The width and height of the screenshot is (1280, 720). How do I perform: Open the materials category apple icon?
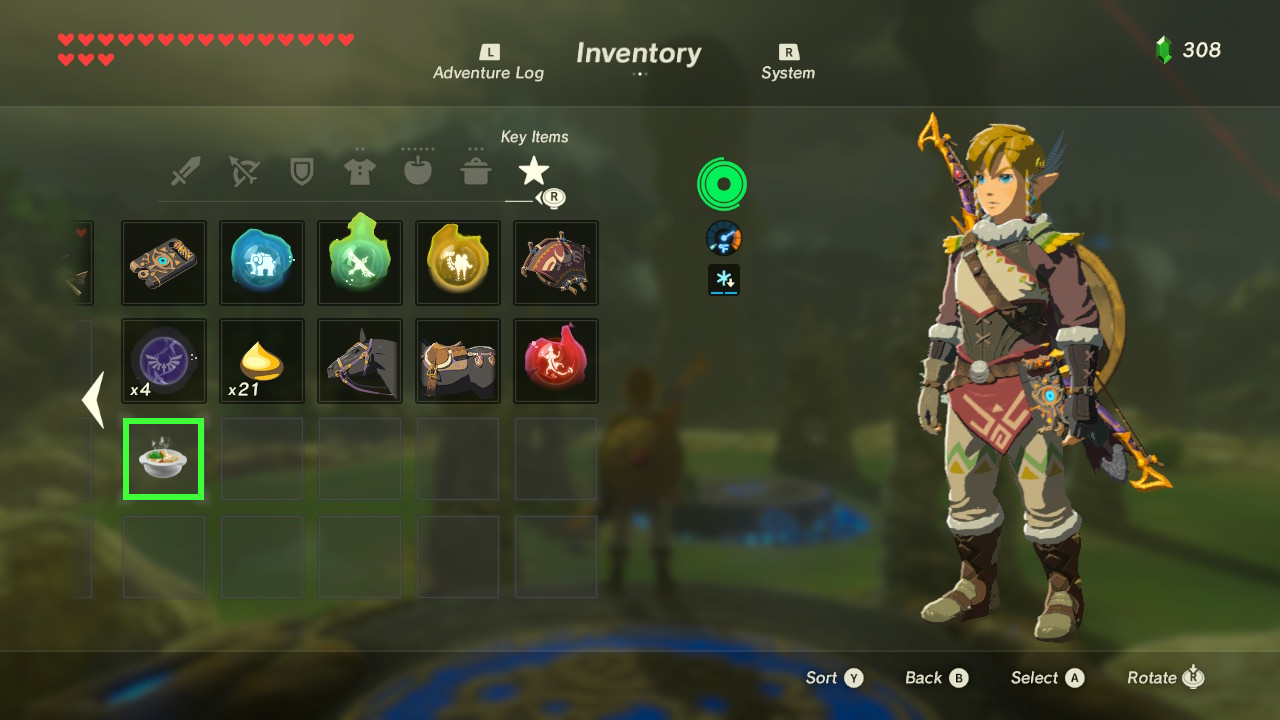click(418, 170)
